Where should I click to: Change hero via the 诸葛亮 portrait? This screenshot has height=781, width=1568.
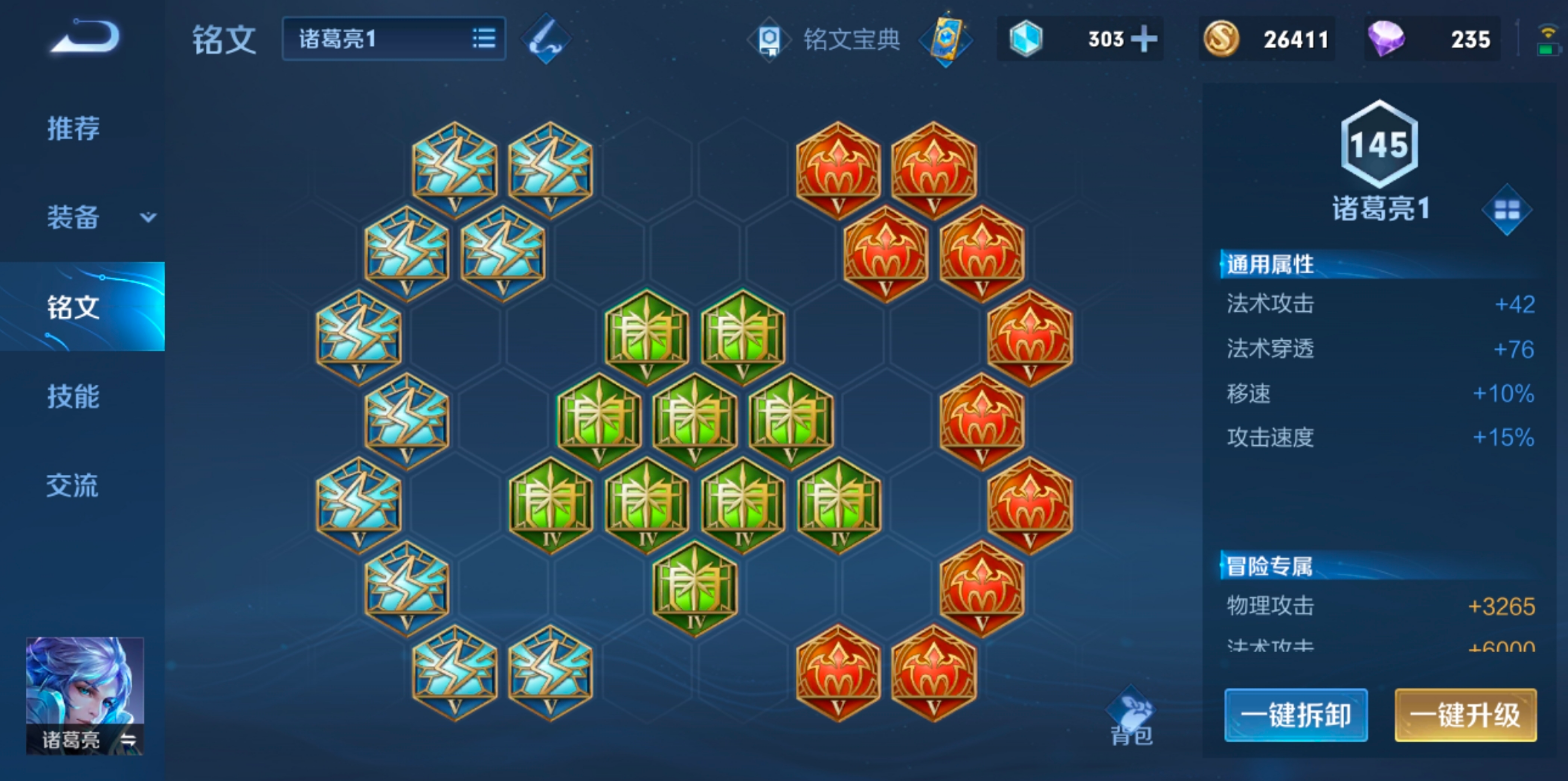pos(85,696)
